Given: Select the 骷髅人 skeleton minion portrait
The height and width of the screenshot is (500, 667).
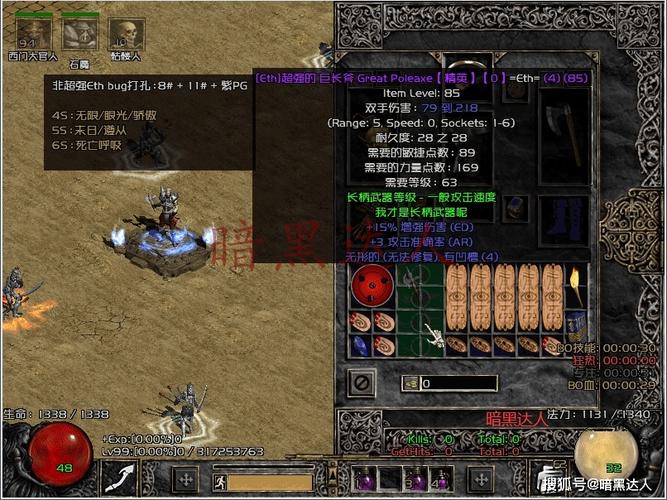Looking at the screenshot, I should coord(126,33).
